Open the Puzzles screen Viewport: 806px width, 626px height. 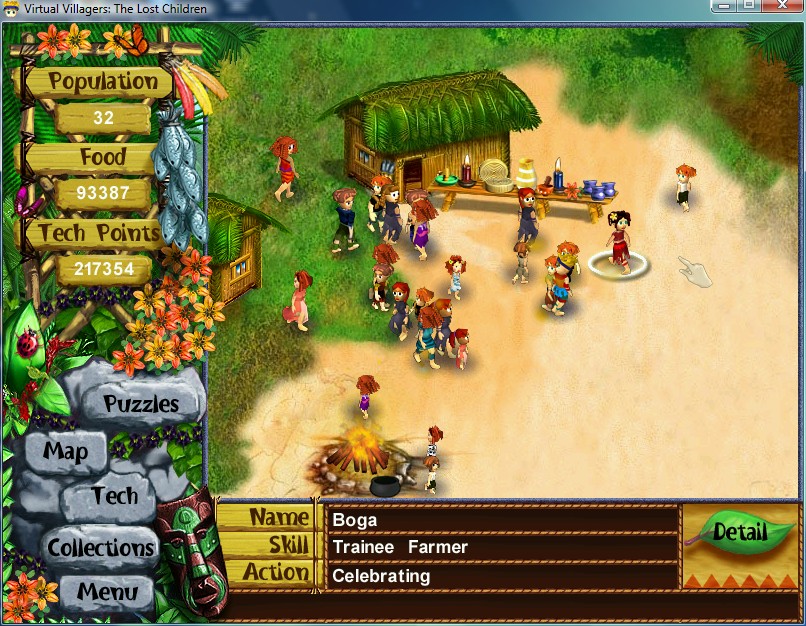pos(141,404)
